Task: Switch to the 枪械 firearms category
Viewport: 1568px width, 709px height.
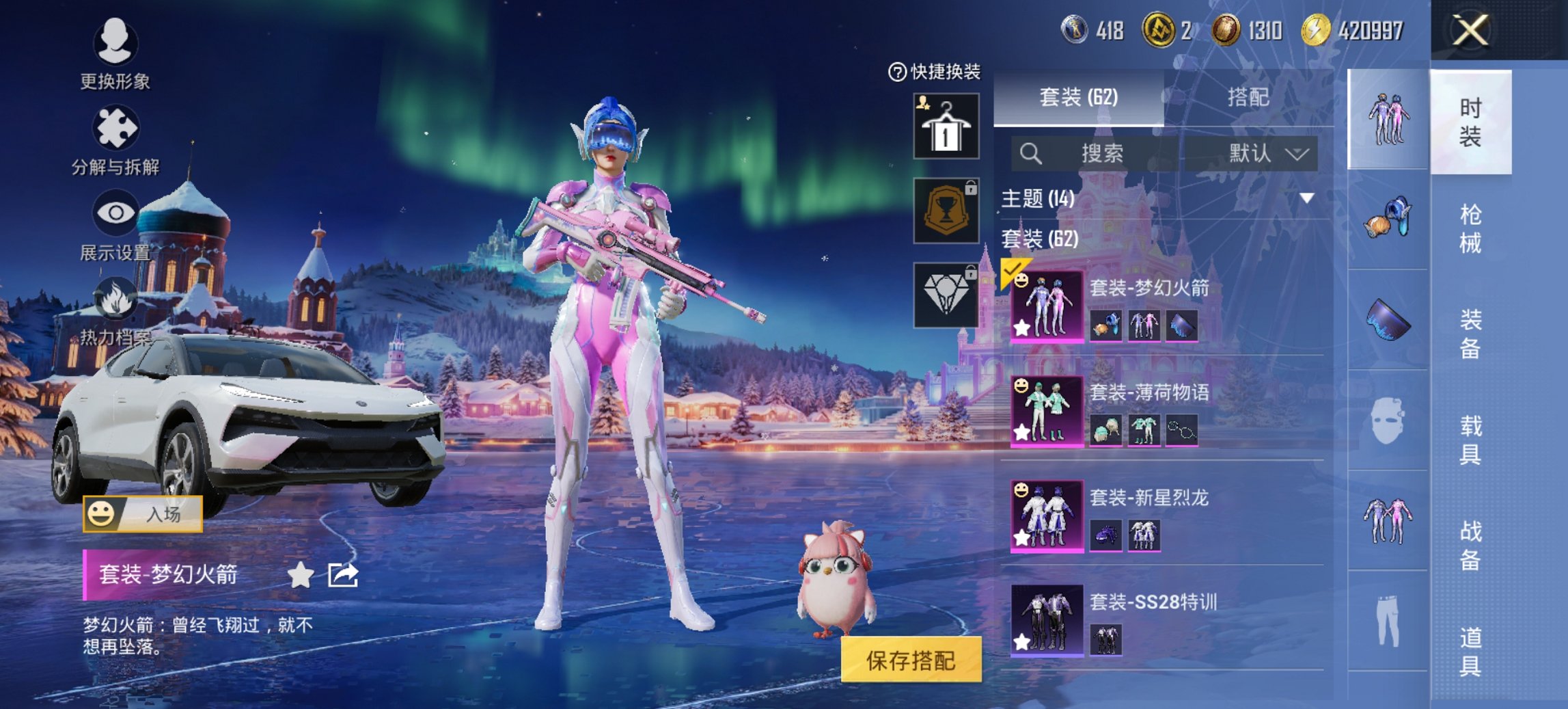Action: click(1470, 228)
